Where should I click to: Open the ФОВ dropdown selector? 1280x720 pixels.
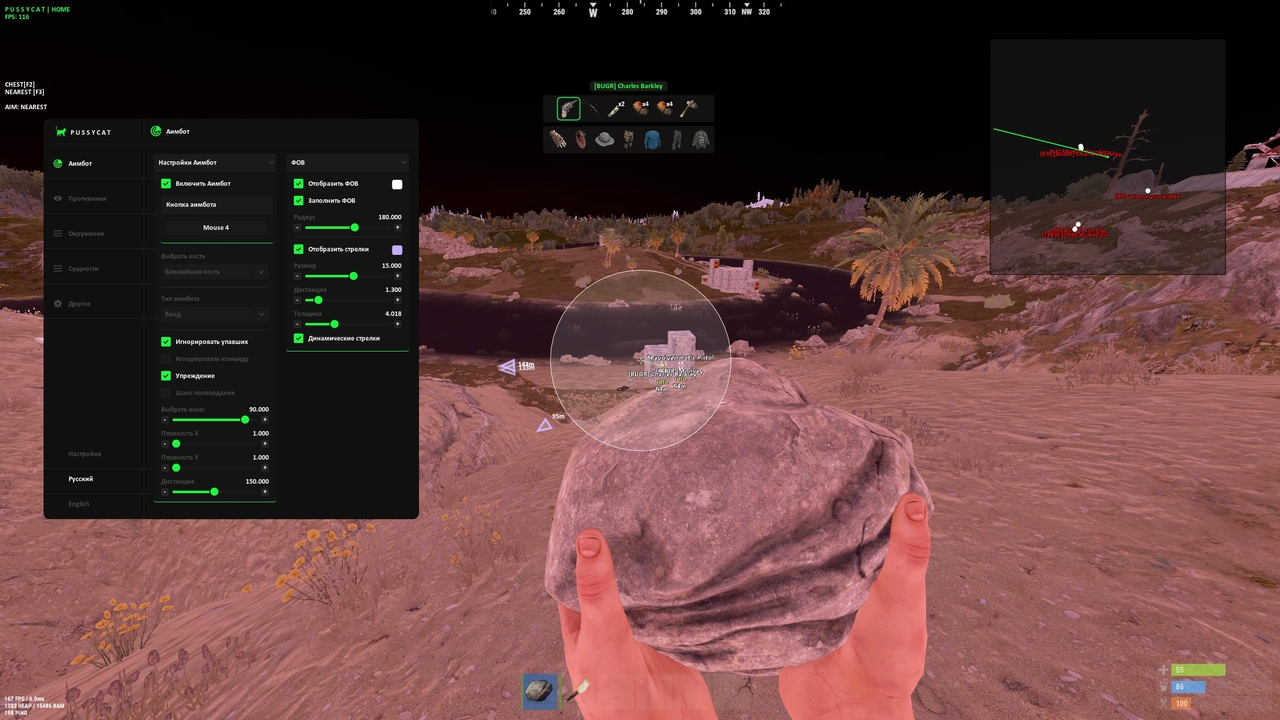tap(348, 162)
